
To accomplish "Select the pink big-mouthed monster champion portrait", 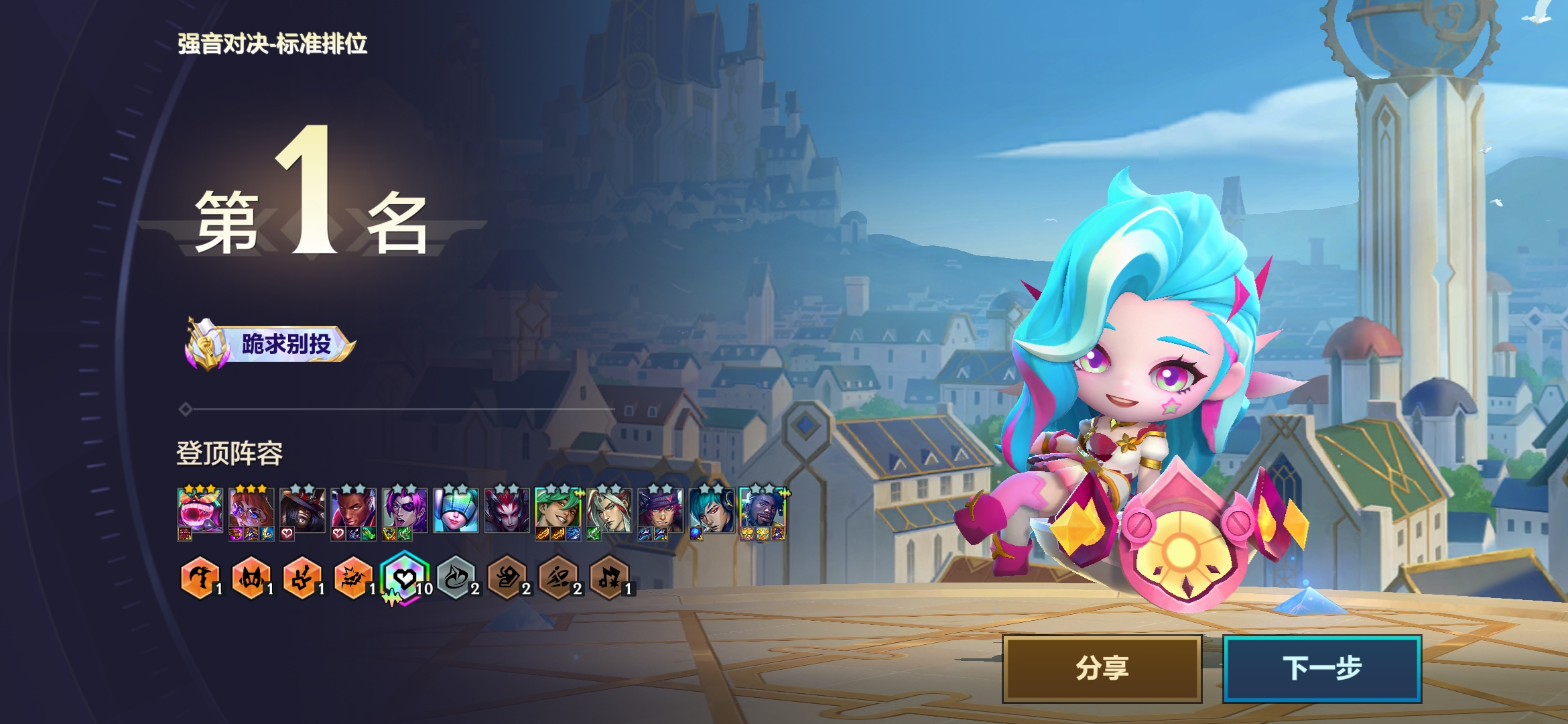I will [200, 511].
